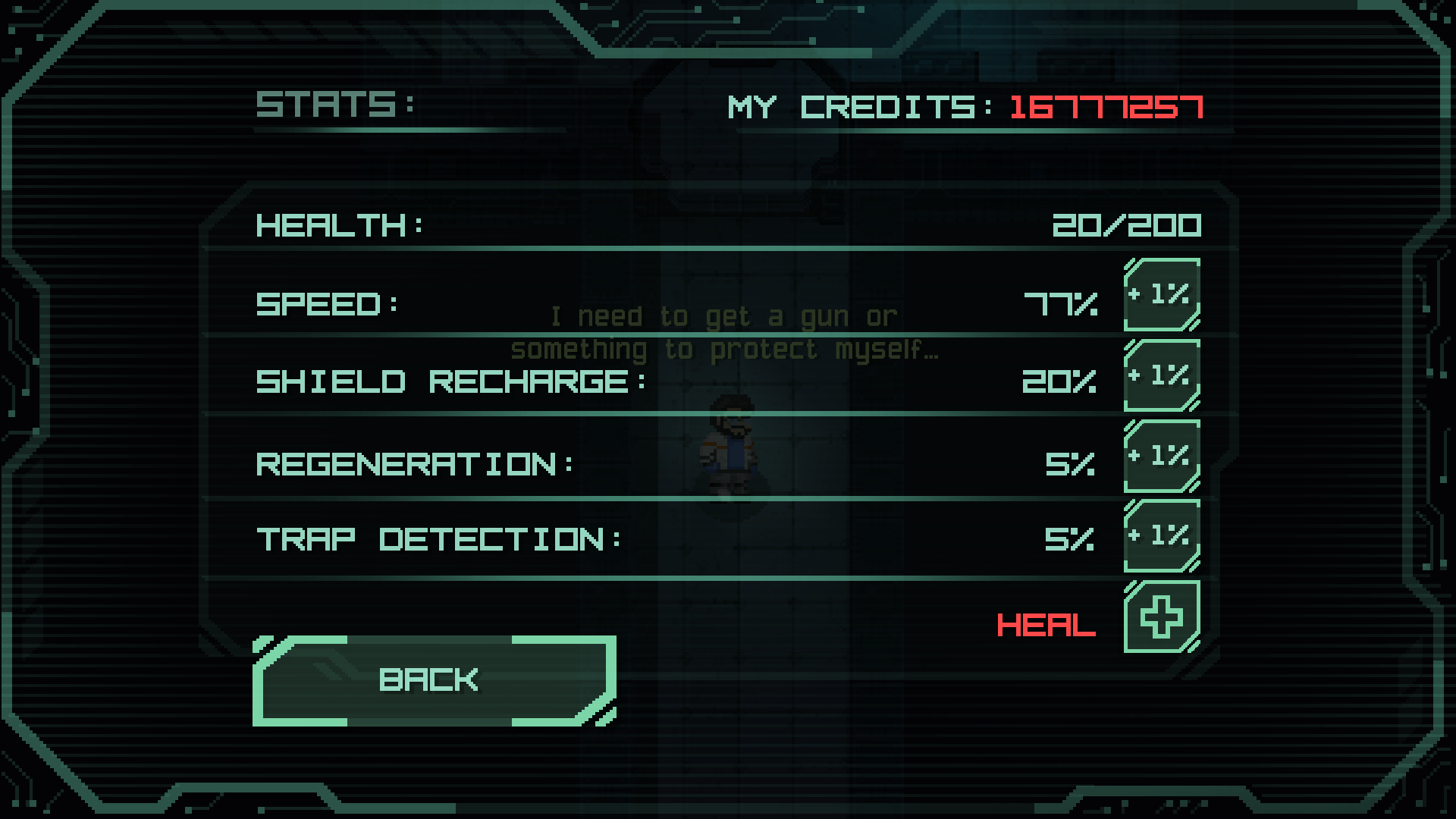Upgrade Shield Recharge by one percent
Viewport: 1456px width, 819px height.
(x=1161, y=375)
